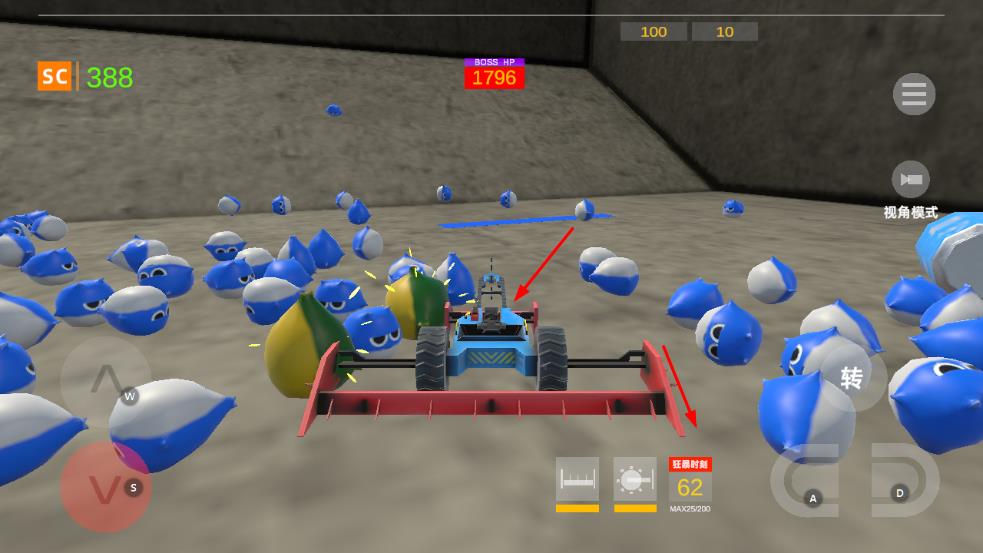Tap the round 转 turn button
This screenshot has height=553, width=983.
pyautogui.click(x=852, y=379)
